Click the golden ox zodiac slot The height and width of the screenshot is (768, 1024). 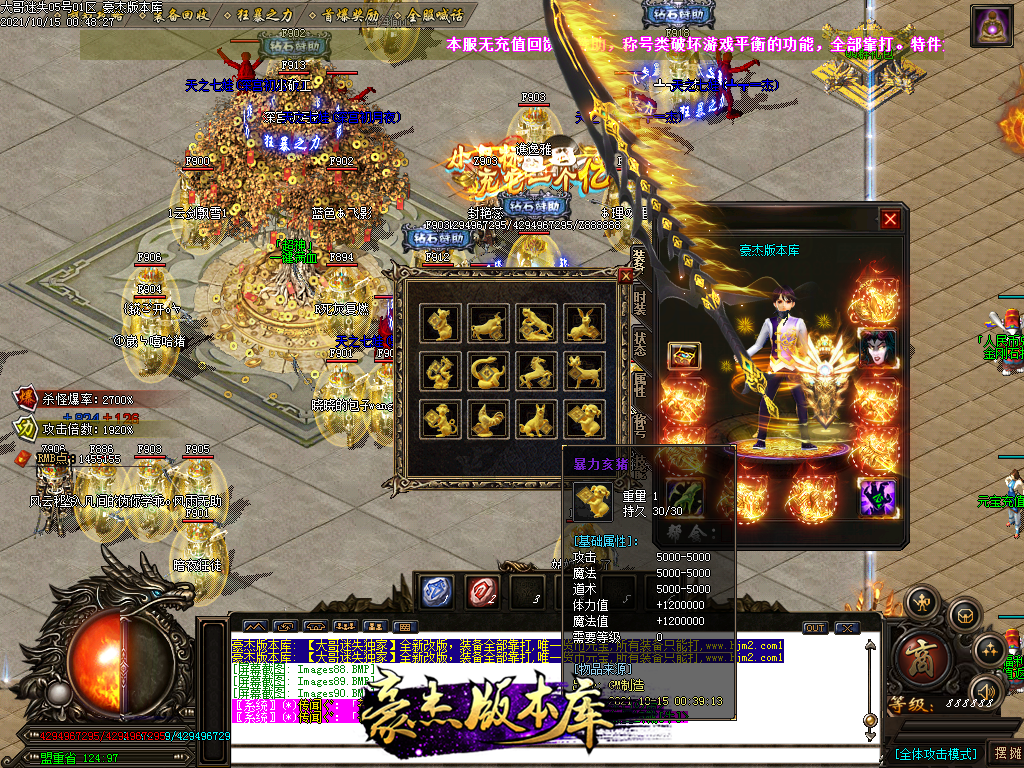click(x=488, y=323)
